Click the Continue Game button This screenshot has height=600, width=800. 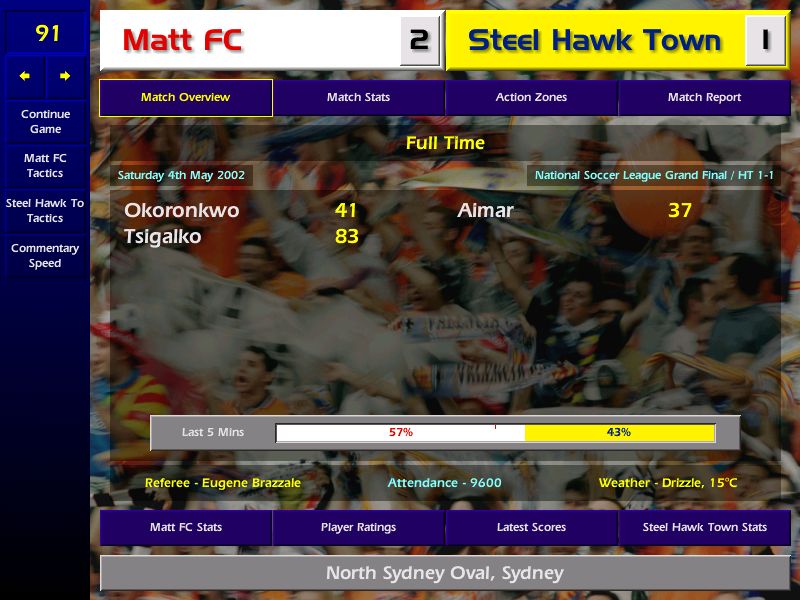45,122
